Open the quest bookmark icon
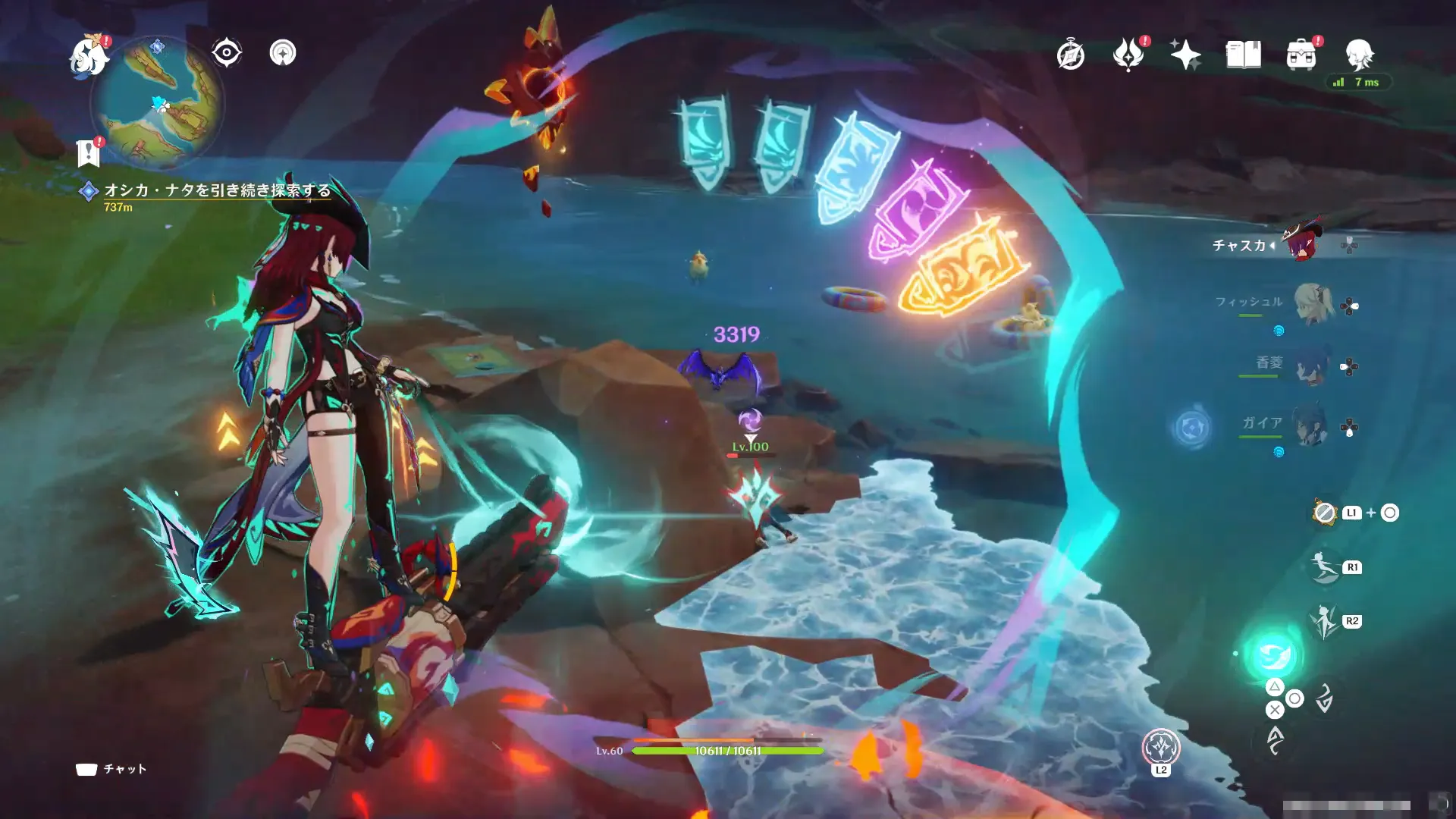 (89, 152)
